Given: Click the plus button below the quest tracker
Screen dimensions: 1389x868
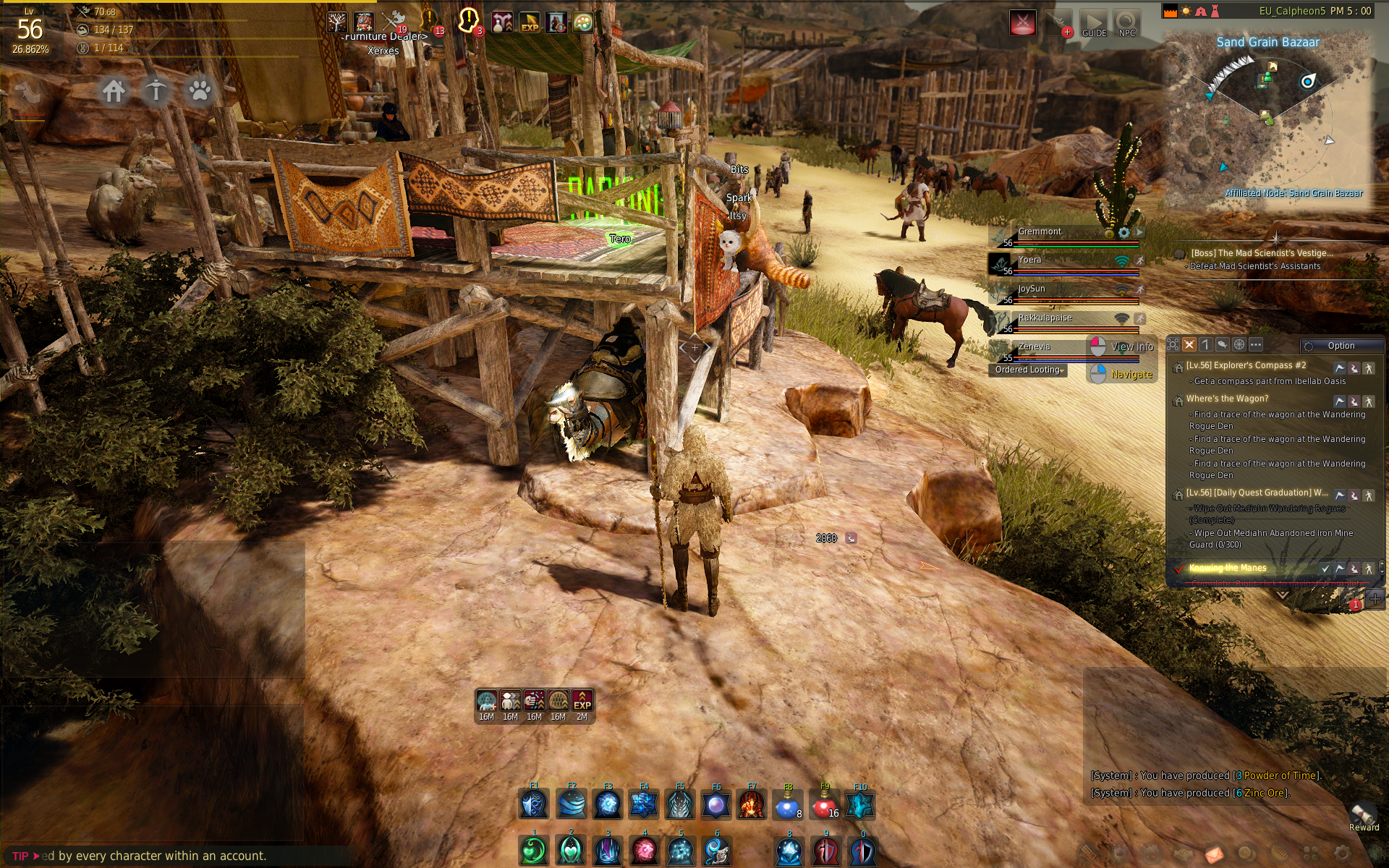Looking at the screenshot, I should pos(1375,598).
